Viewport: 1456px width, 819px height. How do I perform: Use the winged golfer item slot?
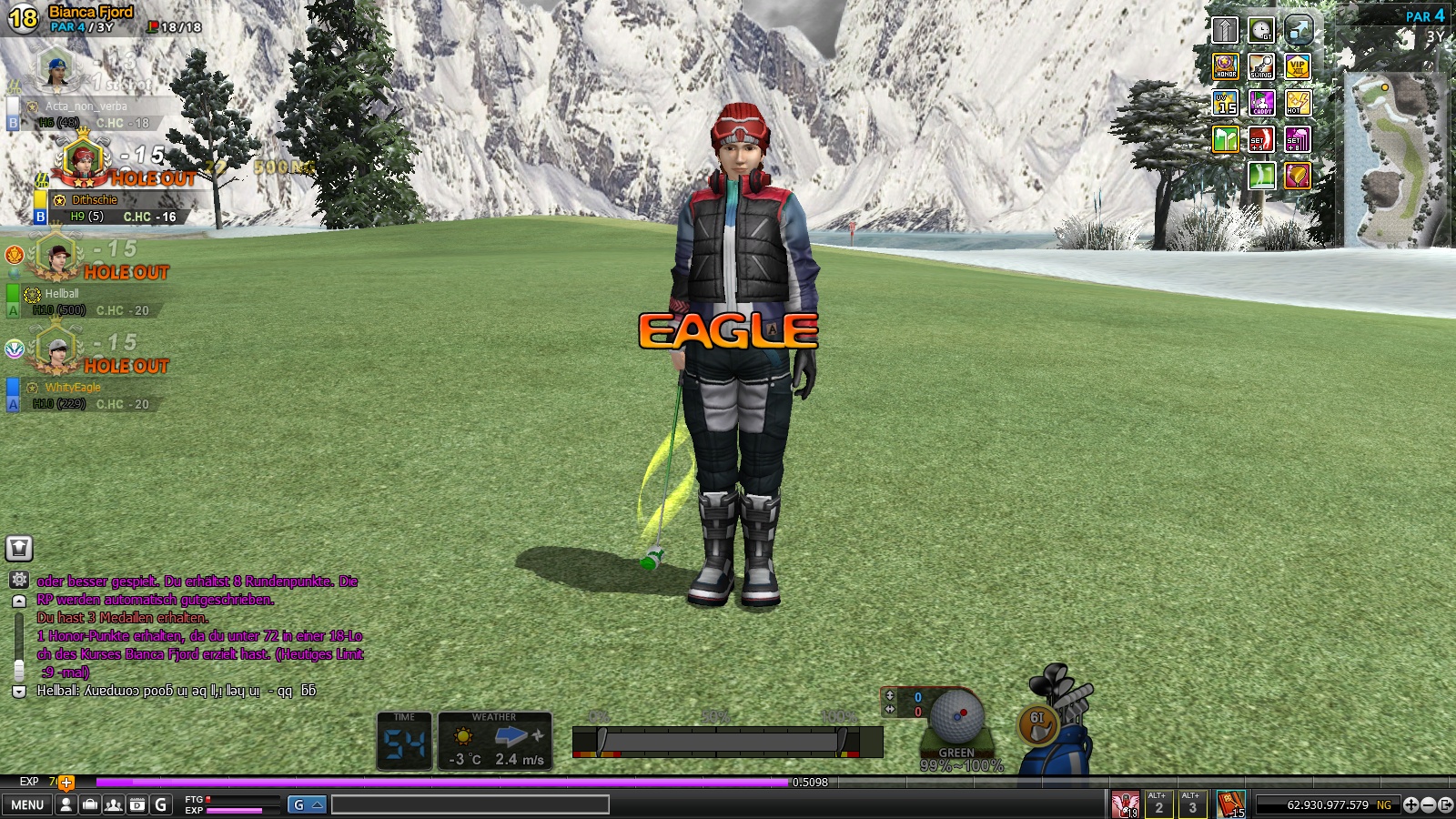pyautogui.click(x=1125, y=804)
